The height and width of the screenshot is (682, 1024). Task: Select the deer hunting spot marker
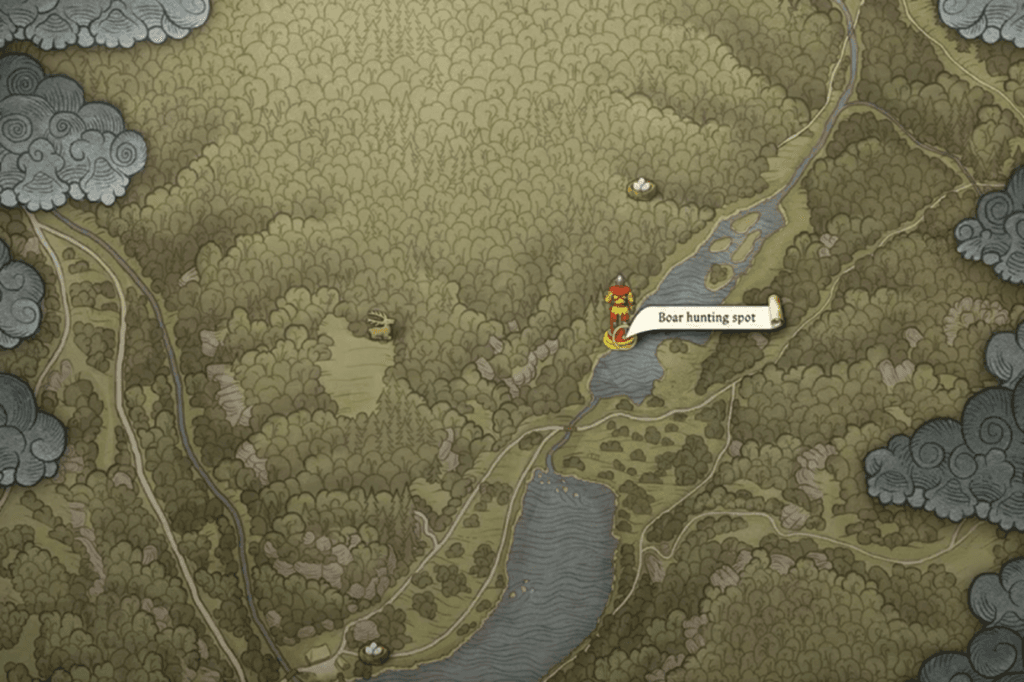coord(380,325)
